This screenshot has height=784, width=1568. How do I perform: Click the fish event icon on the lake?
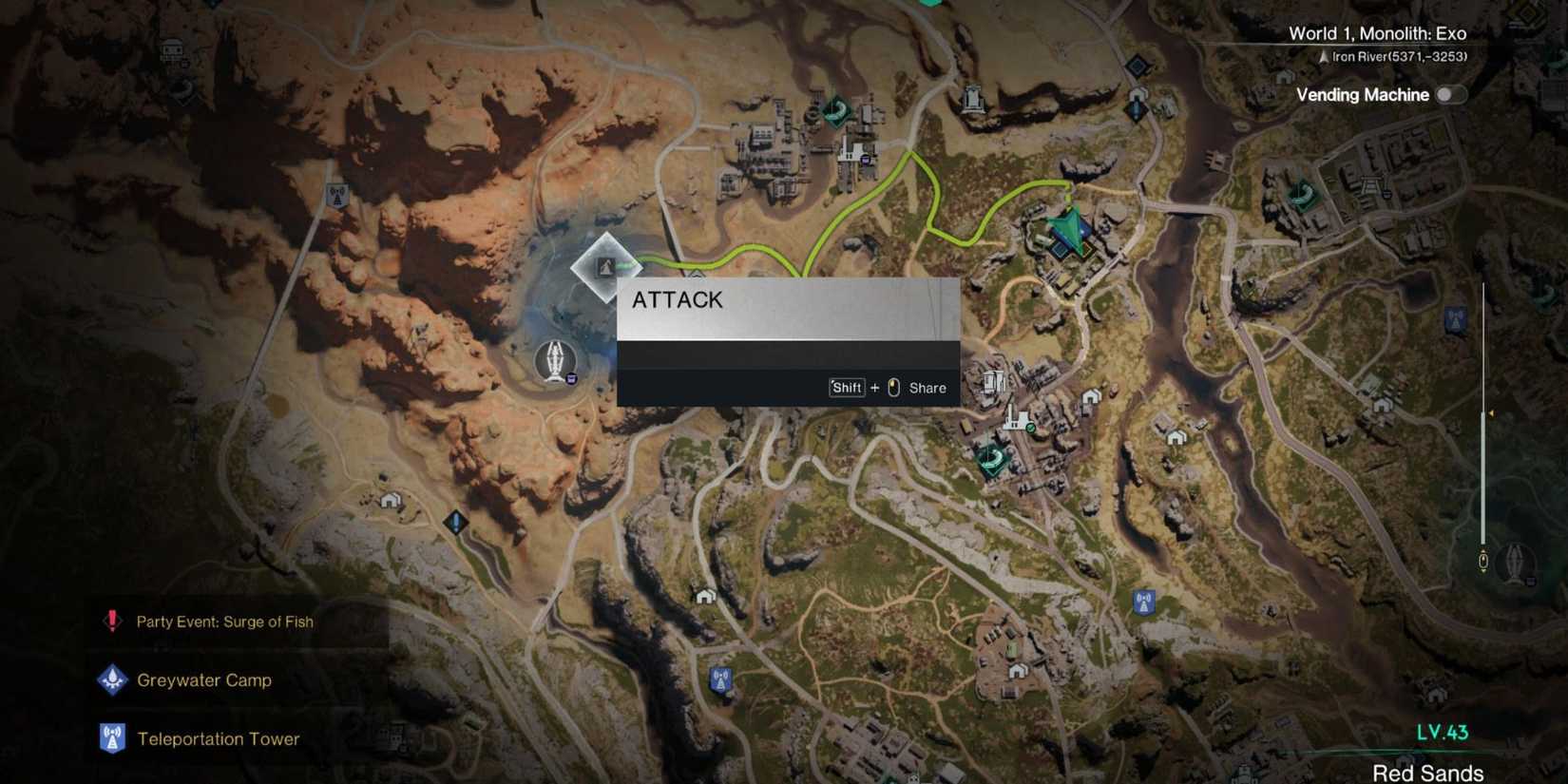coord(554,360)
